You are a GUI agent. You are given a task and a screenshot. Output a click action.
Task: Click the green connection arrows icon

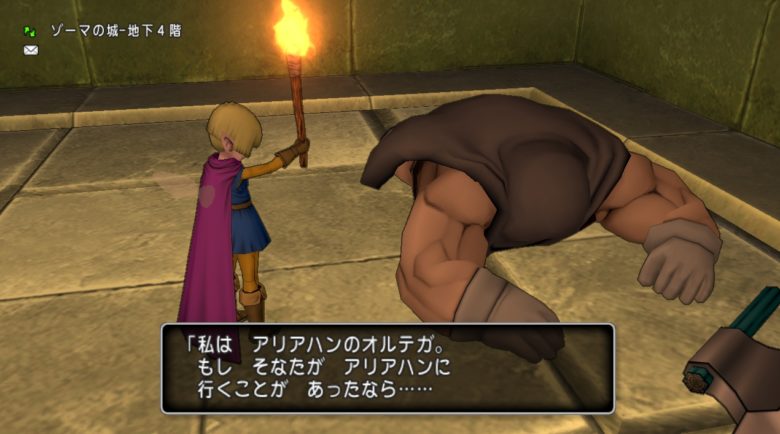[x=31, y=31]
